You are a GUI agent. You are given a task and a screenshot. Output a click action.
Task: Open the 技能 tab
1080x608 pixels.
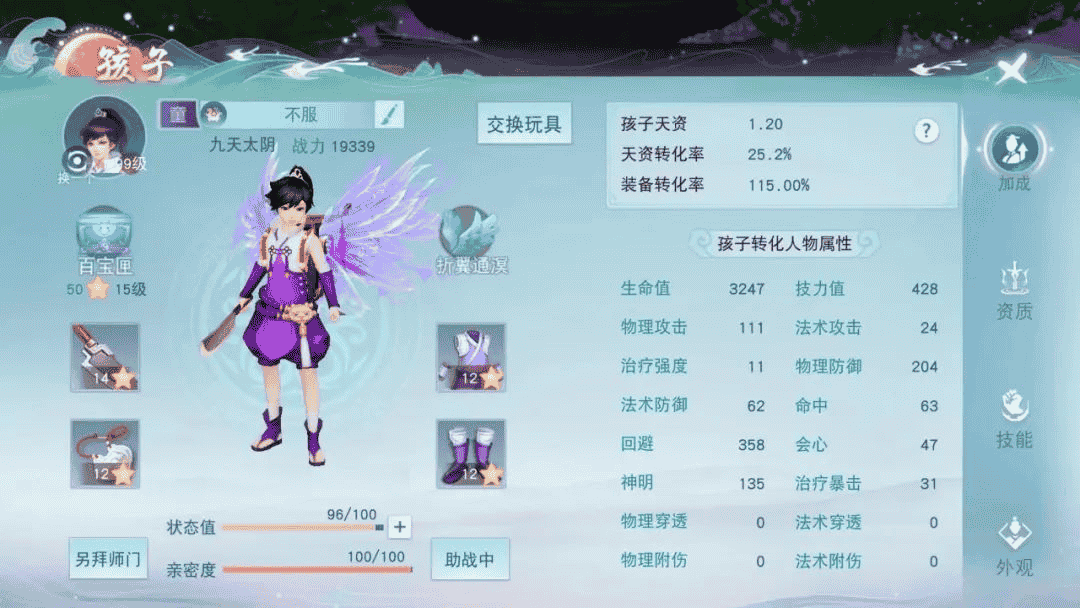click(1014, 419)
